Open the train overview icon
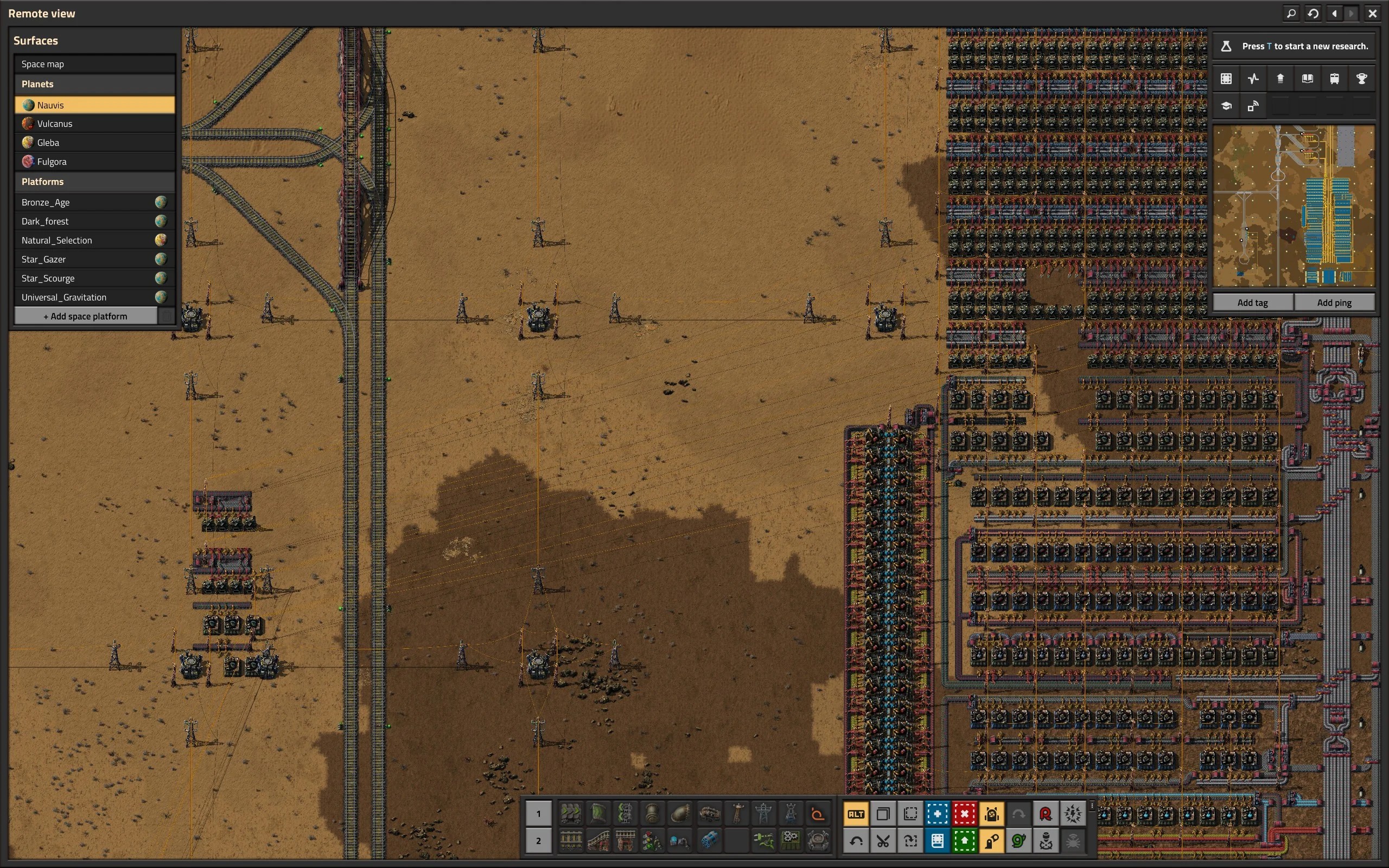This screenshot has height=868, width=1389. point(1334,79)
